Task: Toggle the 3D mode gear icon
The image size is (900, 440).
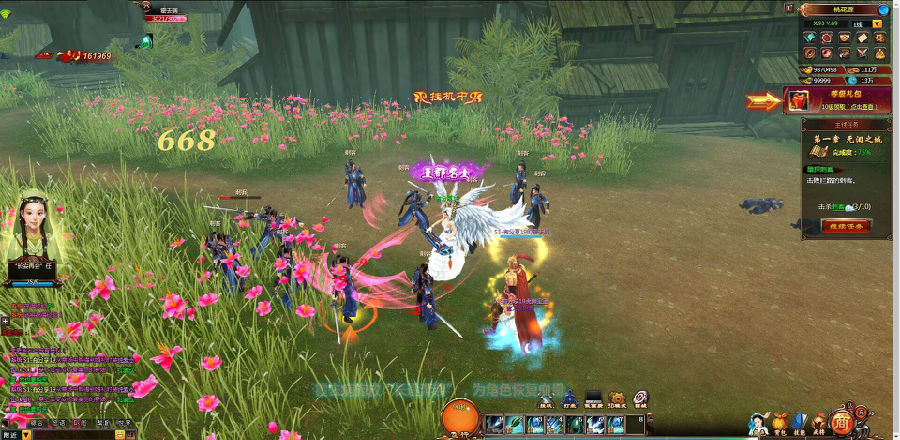Action: [616, 399]
